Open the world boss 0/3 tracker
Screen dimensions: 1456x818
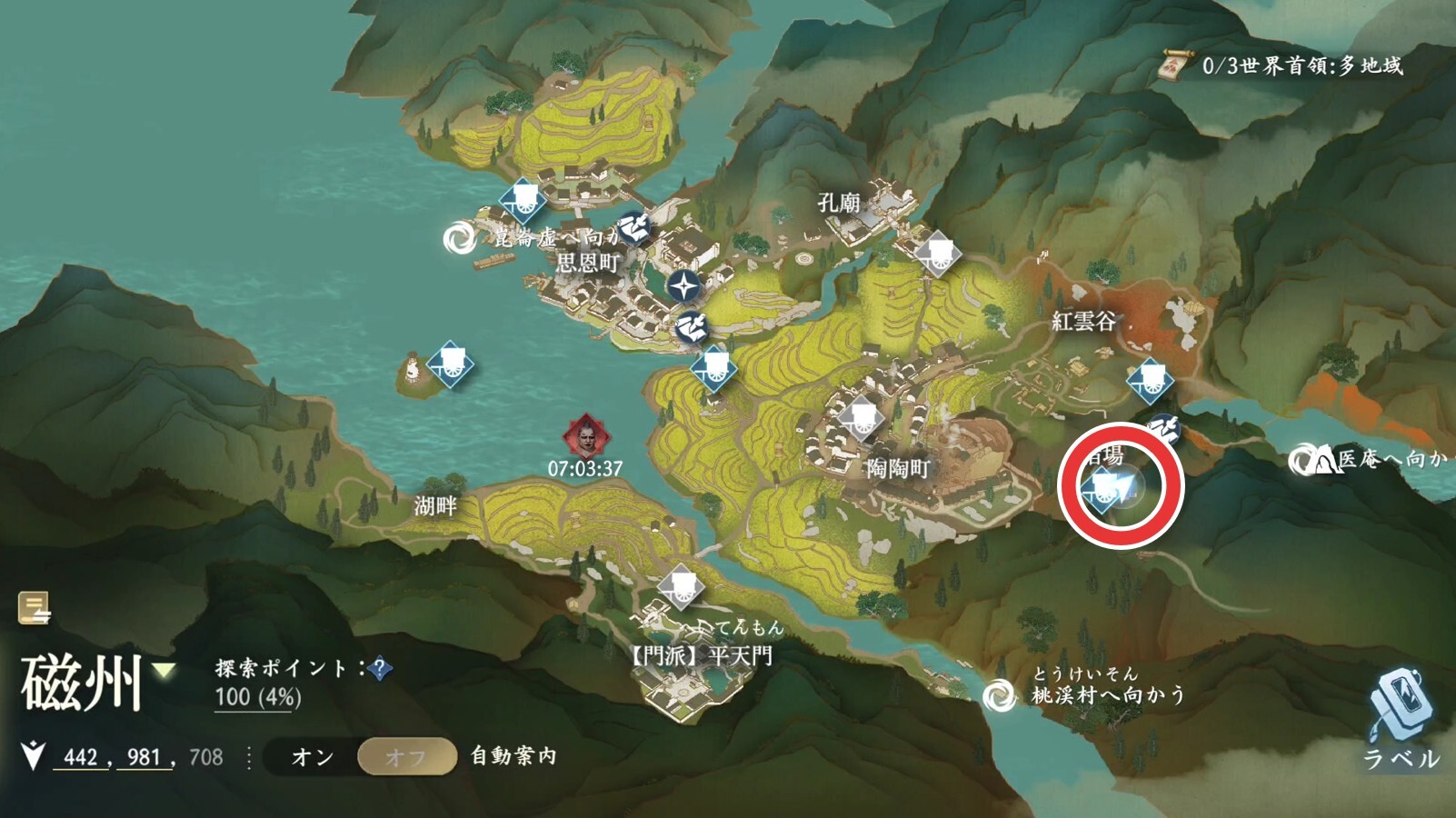[1283, 65]
